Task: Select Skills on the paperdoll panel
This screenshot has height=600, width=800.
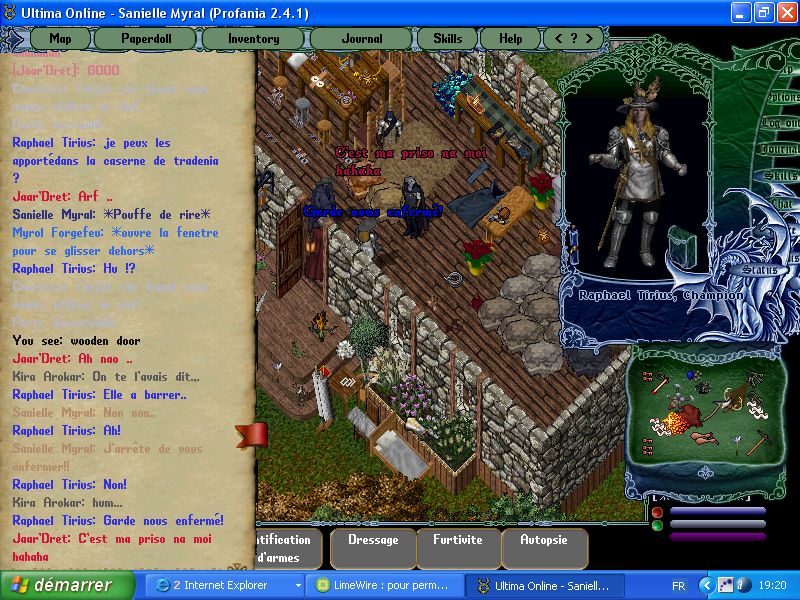Action: click(781, 176)
